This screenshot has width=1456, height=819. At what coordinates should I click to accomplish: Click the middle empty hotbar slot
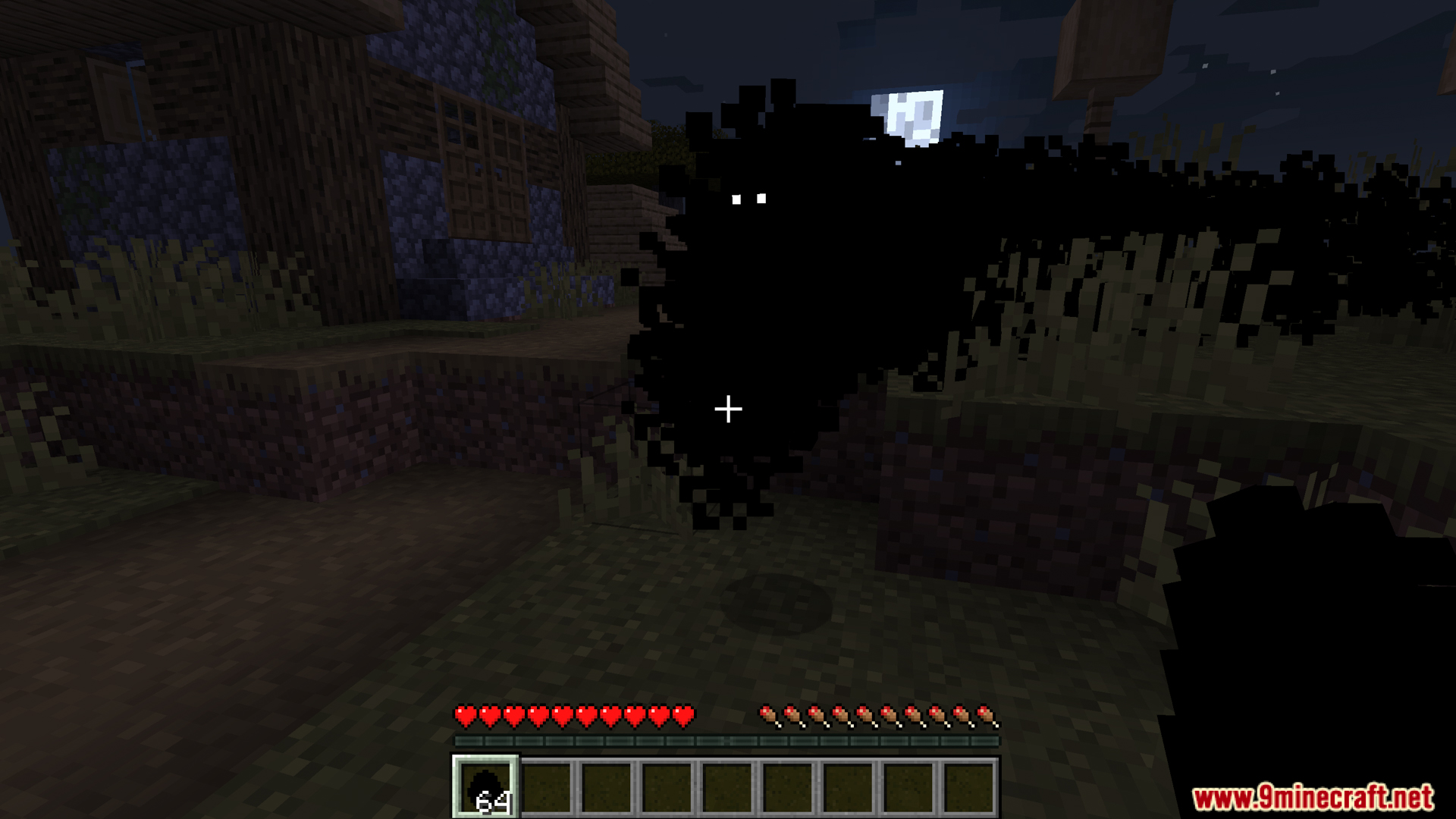click(x=730, y=789)
